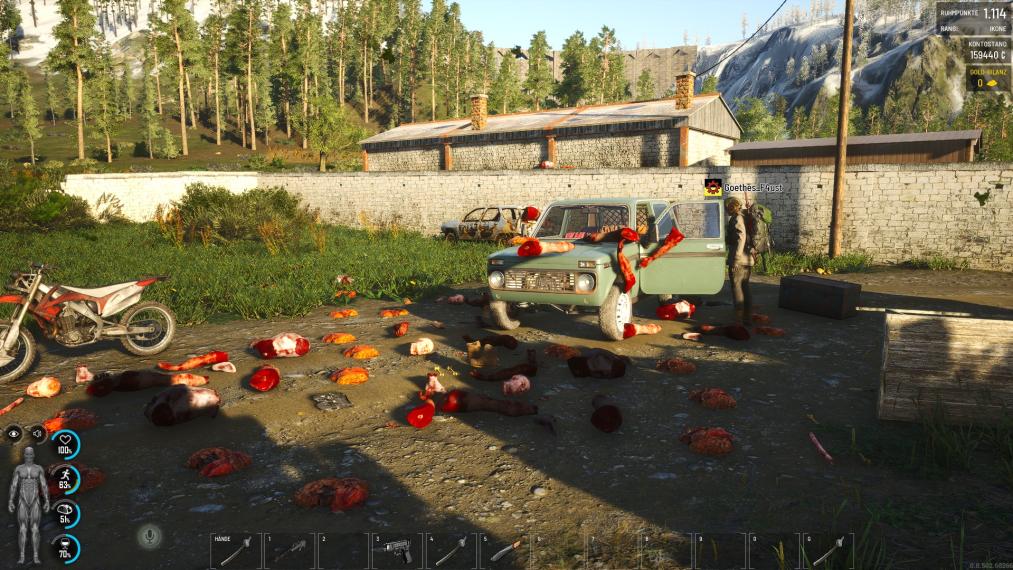This screenshot has height=570, width=1013.
Task: Pick the tool in hotbar slot 4
Action: pos(451,551)
